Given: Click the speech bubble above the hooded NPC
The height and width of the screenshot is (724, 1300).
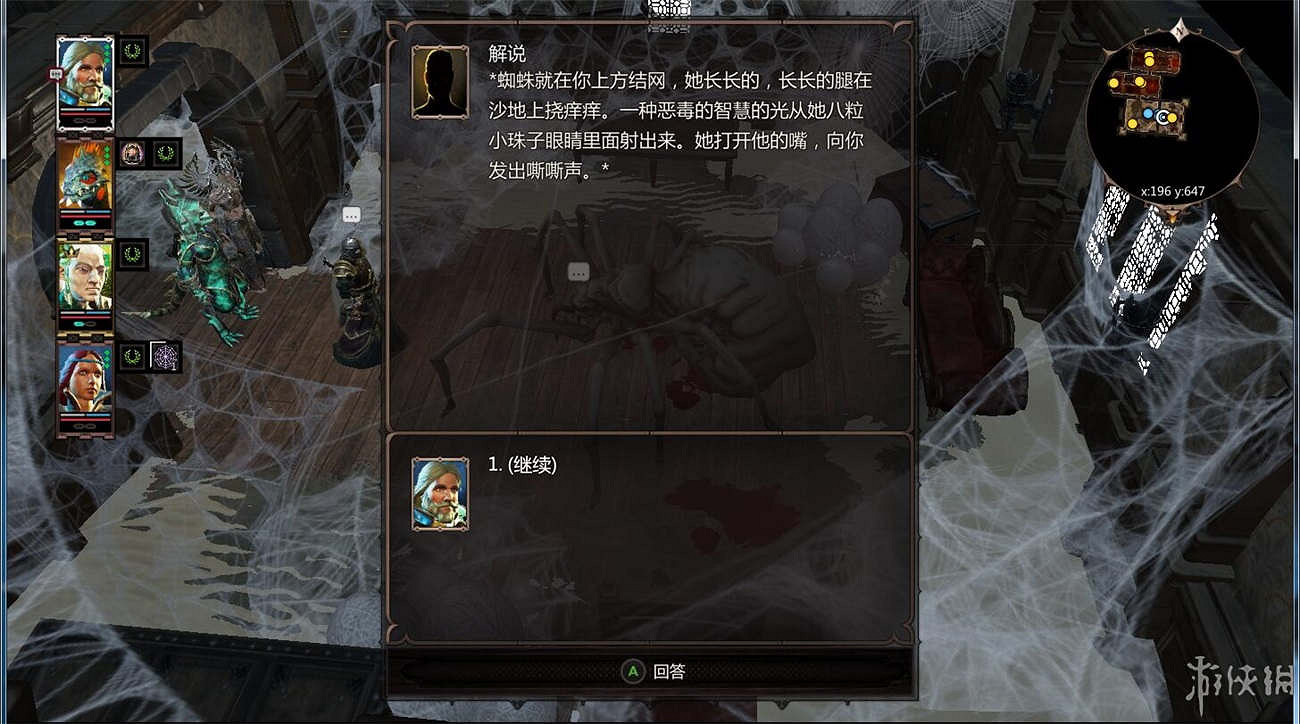Looking at the screenshot, I should pos(351,215).
